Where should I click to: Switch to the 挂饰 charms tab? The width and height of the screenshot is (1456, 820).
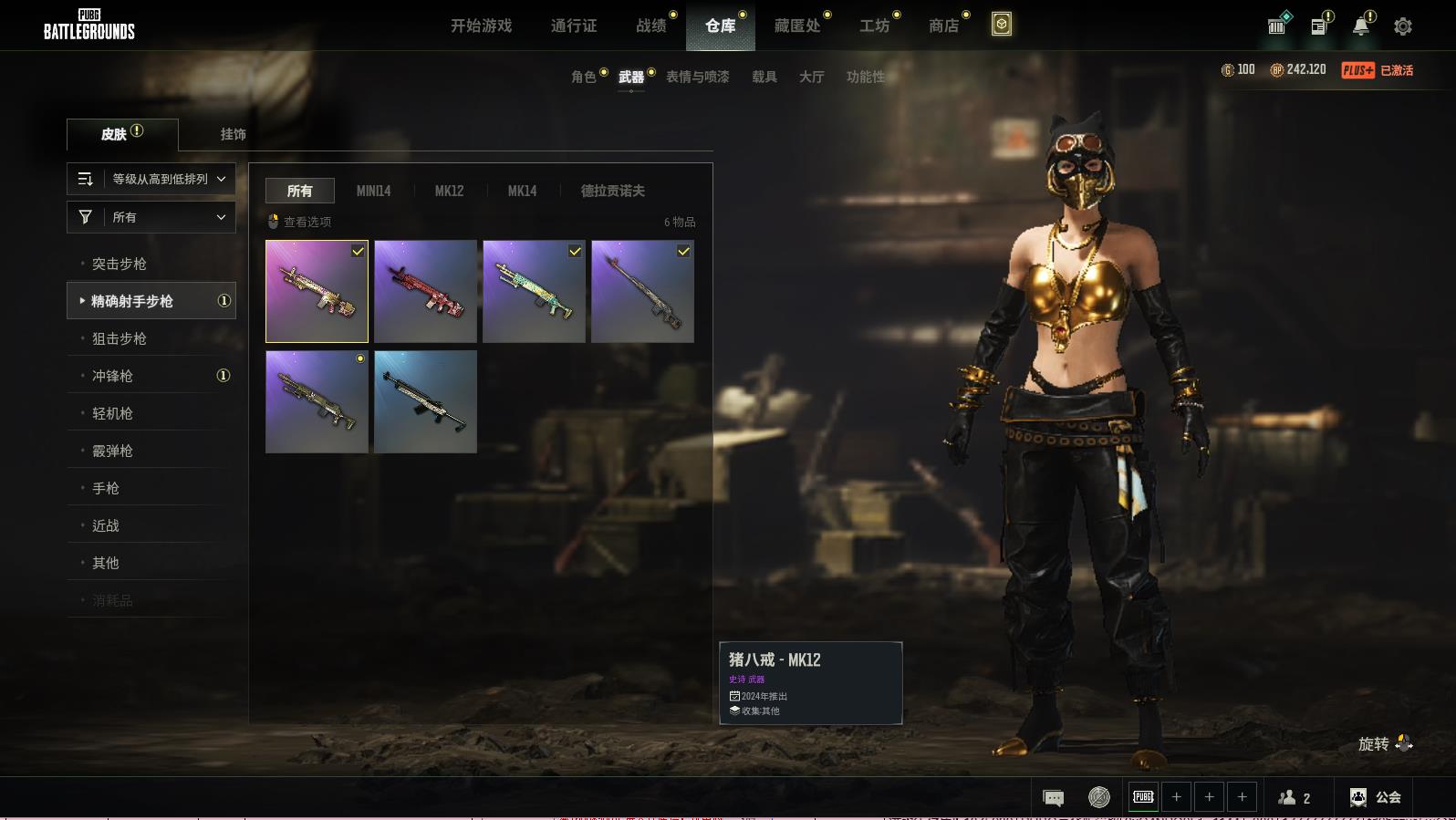pos(233,134)
